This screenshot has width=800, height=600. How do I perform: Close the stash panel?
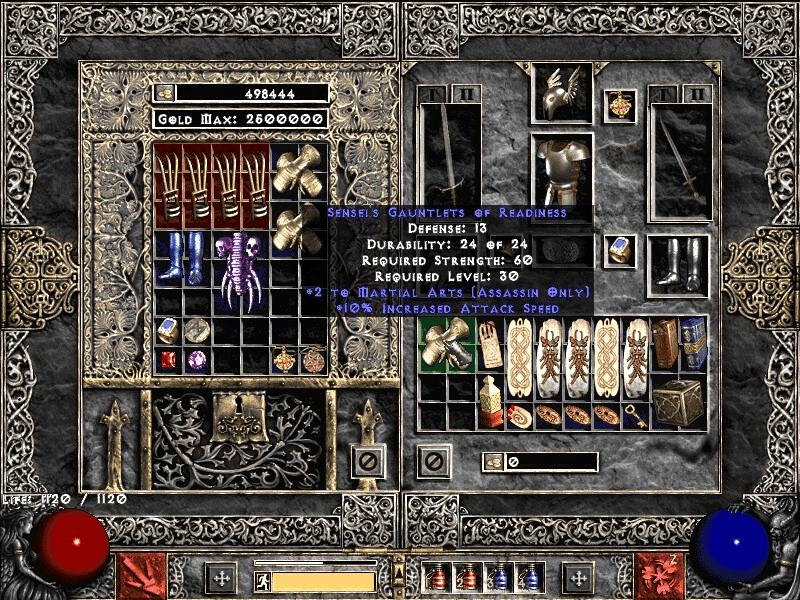(x=367, y=460)
